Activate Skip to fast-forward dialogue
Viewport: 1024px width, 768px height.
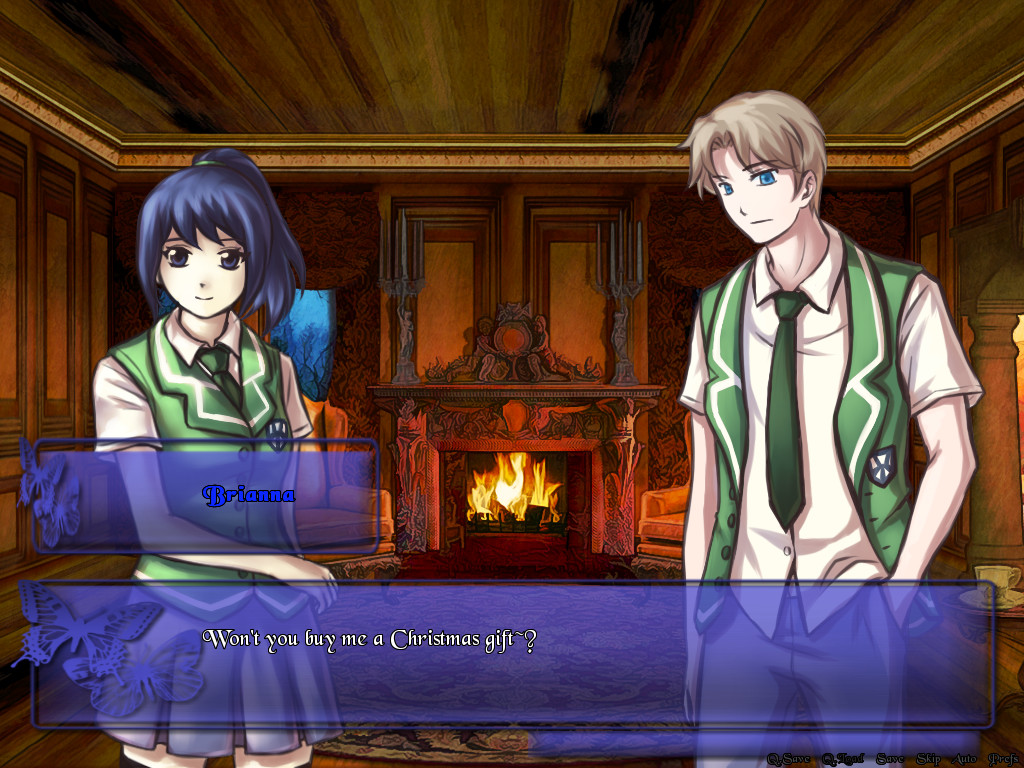928,759
